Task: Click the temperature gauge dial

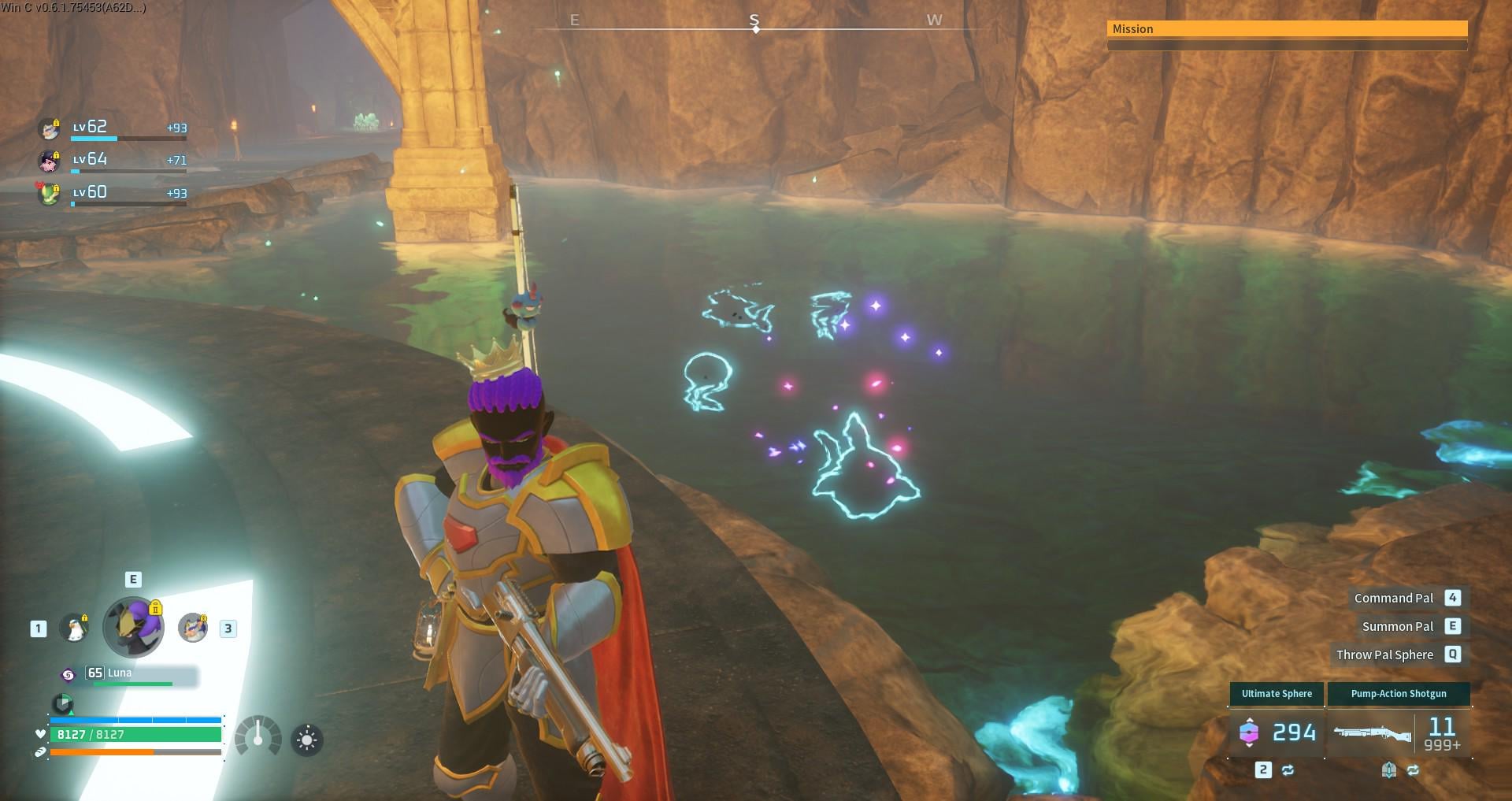Action: pos(258,737)
